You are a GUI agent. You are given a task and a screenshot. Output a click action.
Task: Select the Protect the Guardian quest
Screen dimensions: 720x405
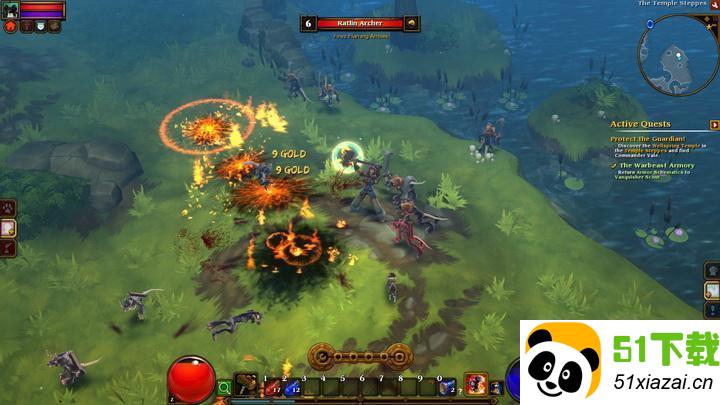(x=650, y=138)
